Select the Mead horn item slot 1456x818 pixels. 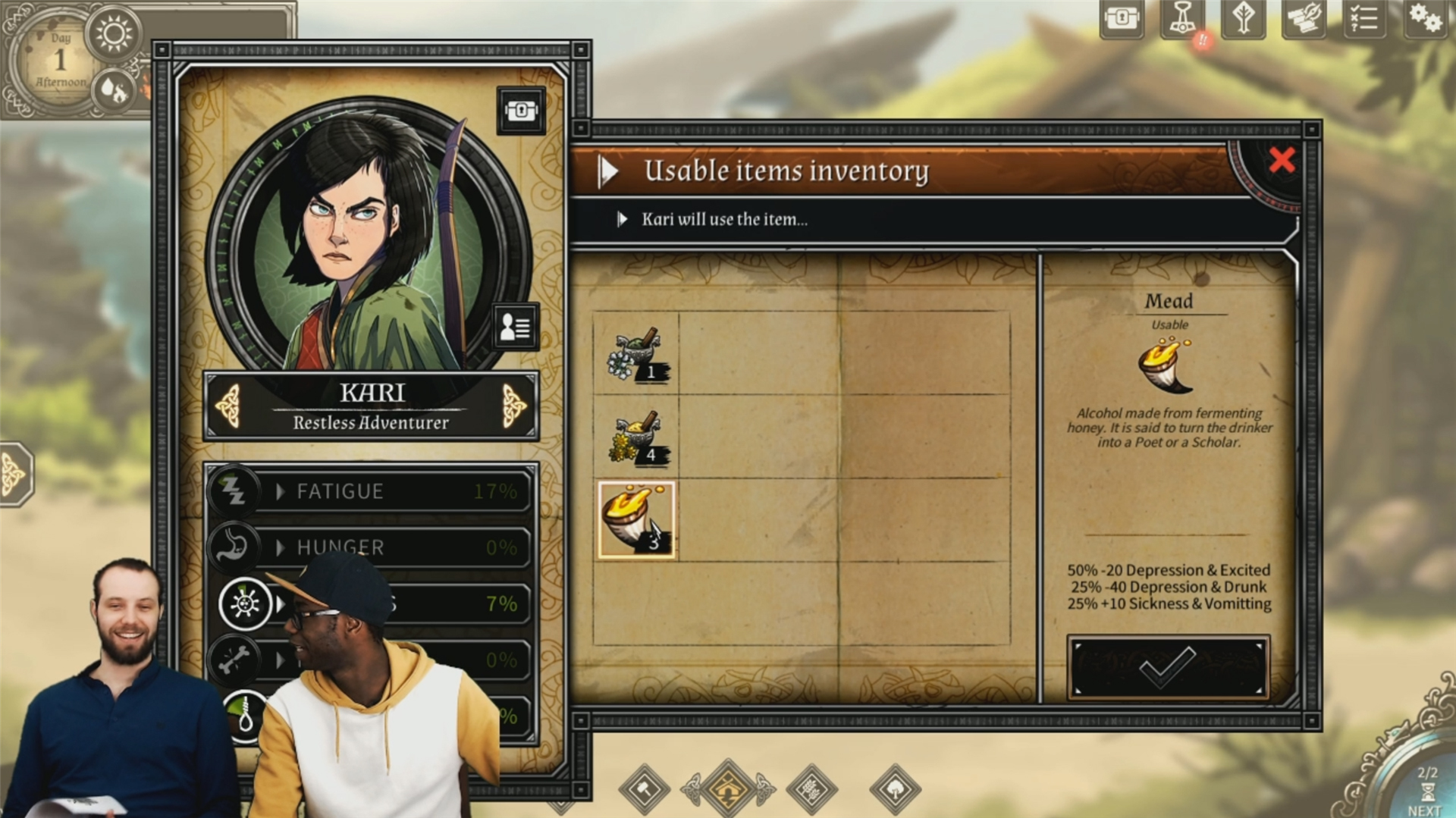[636, 520]
